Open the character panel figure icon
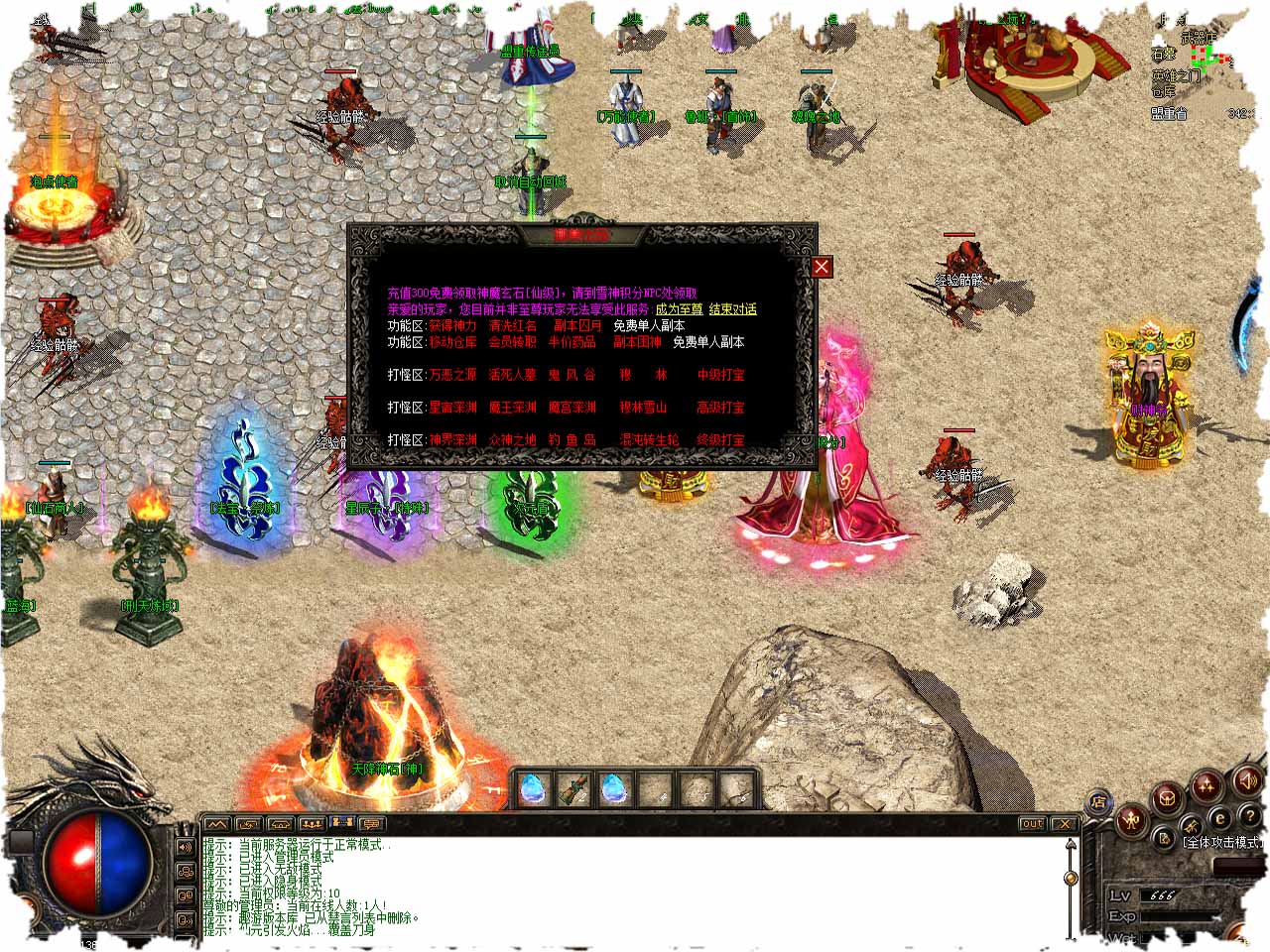1270x952 pixels. click(x=1131, y=821)
